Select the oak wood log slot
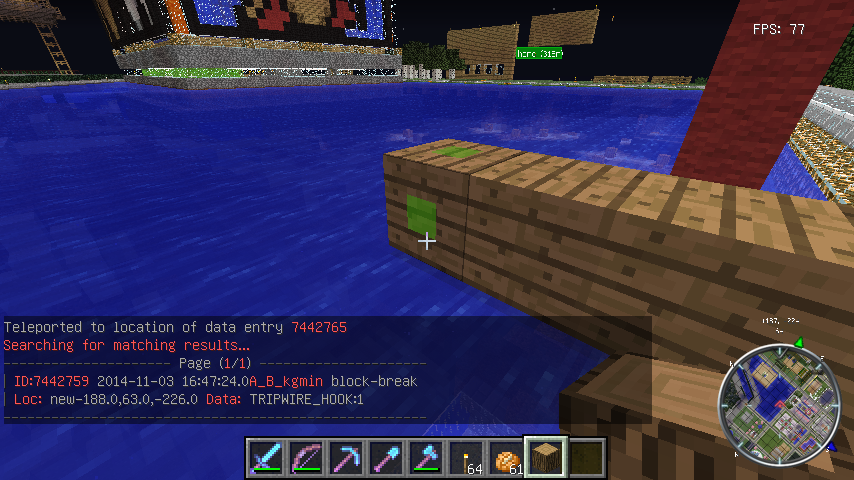The image size is (854, 480). (546, 457)
